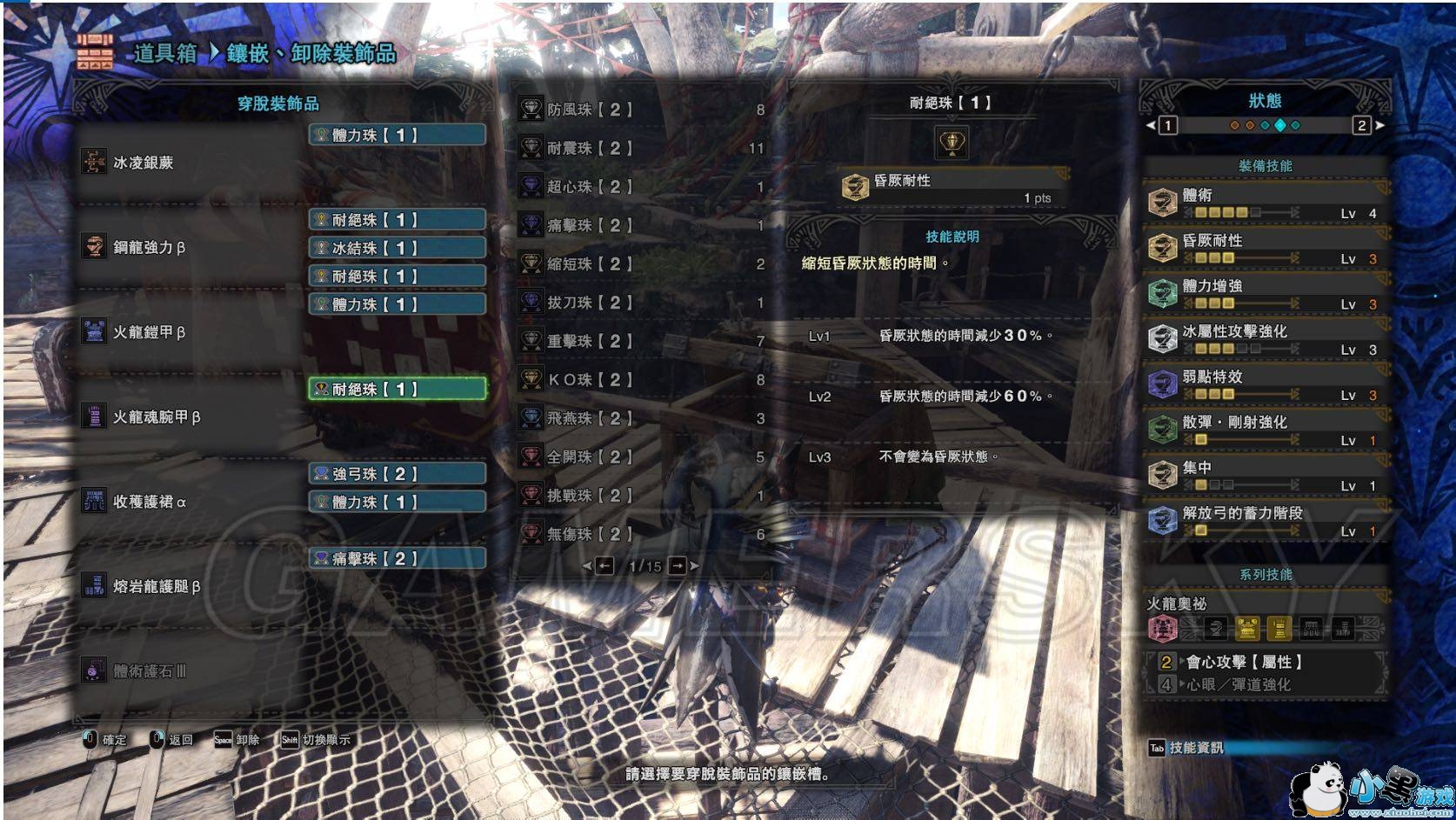This screenshot has height=820, width=1456.
Task: Select the 飛燕珠【2】 decoration row
Action: (642, 418)
